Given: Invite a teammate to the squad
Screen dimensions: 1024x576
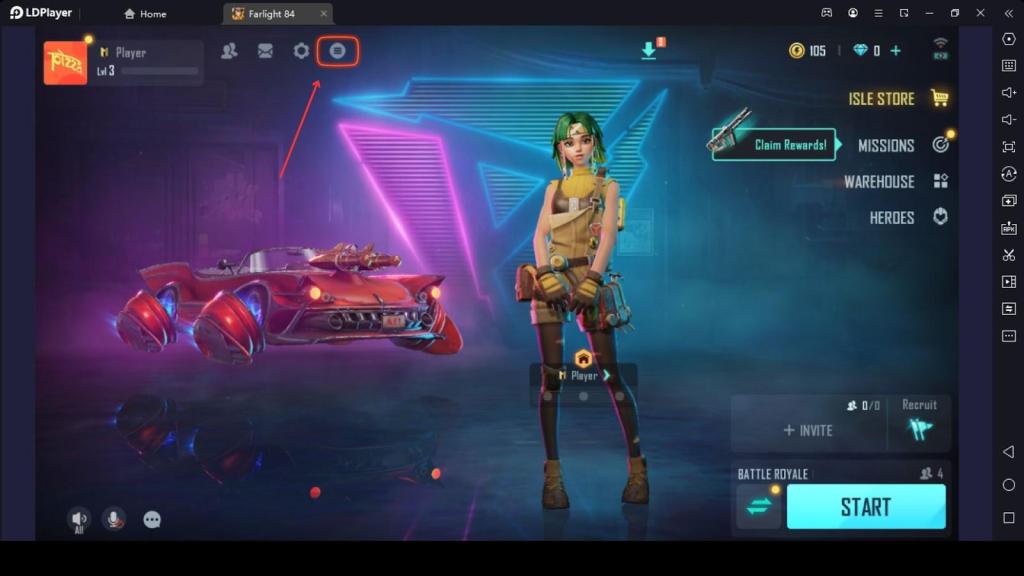Looking at the screenshot, I should [x=808, y=430].
